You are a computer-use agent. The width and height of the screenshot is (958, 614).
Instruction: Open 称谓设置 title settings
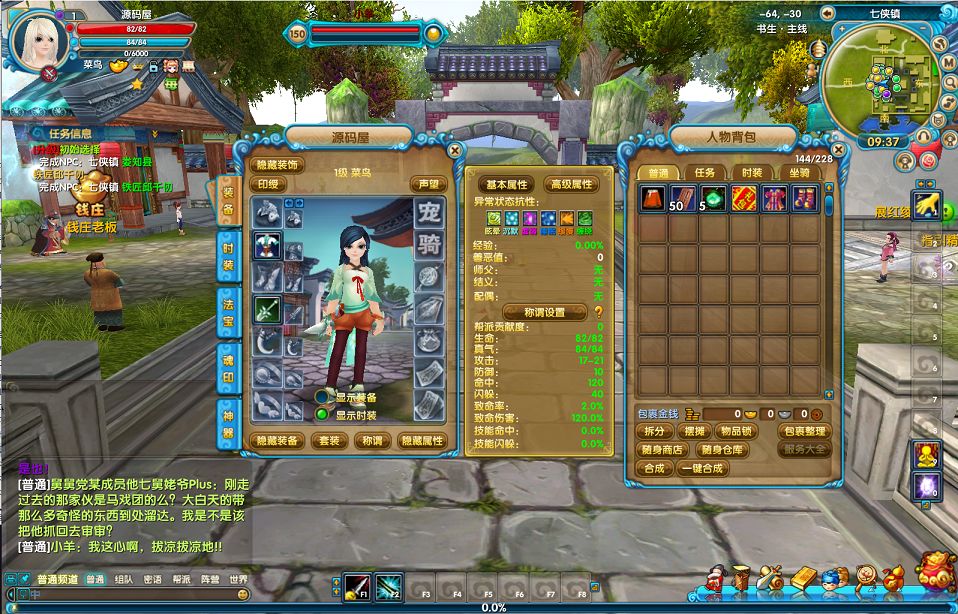(x=545, y=312)
